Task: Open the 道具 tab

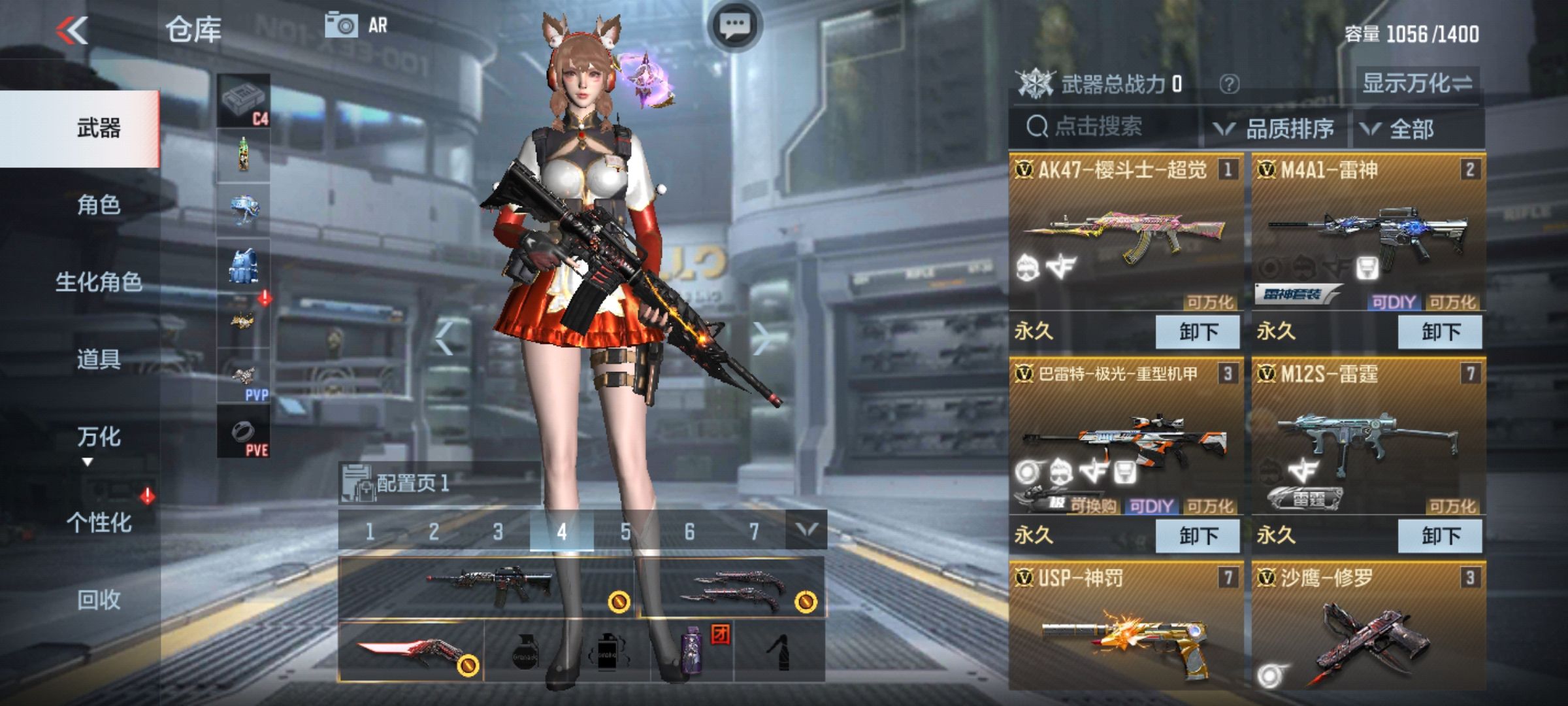Action: [x=99, y=359]
